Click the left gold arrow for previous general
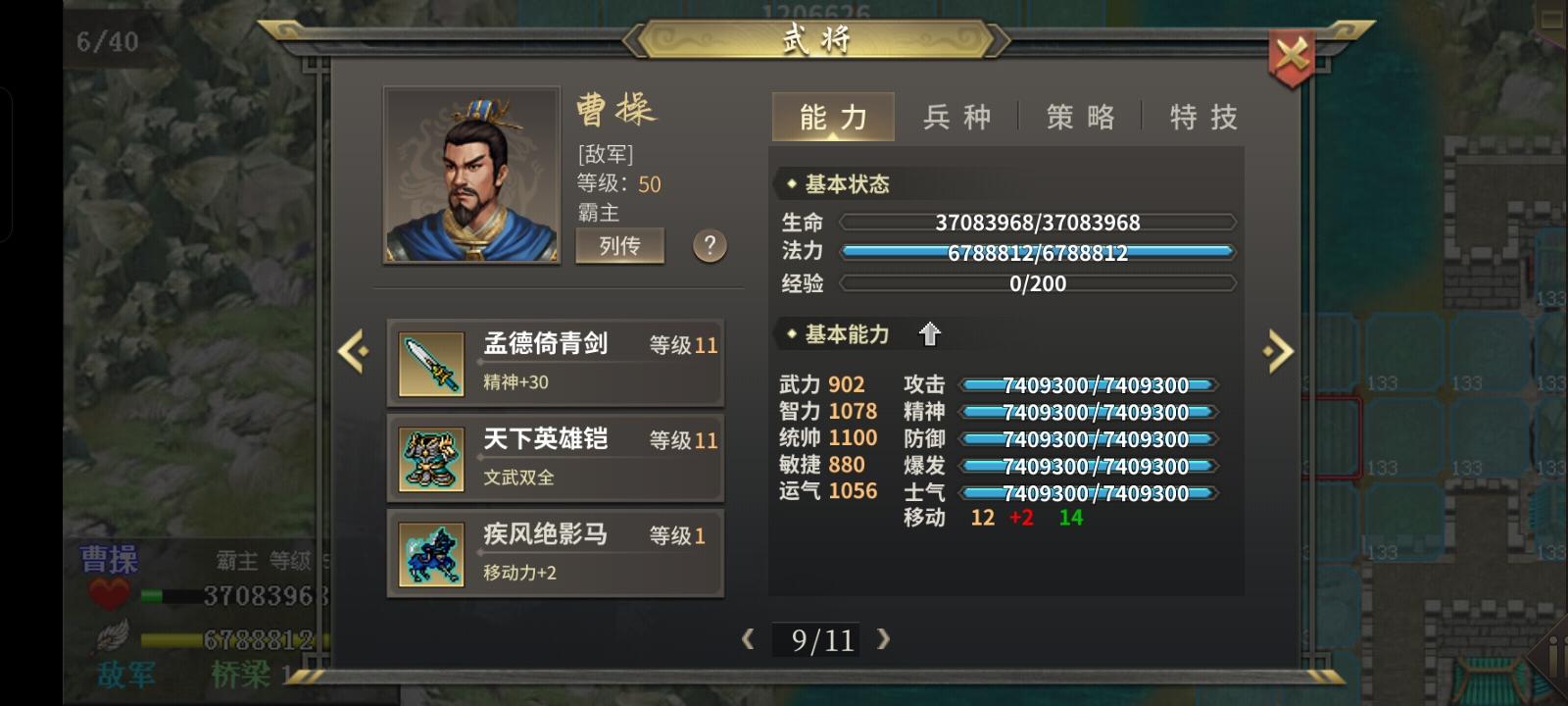 pyautogui.click(x=353, y=350)
